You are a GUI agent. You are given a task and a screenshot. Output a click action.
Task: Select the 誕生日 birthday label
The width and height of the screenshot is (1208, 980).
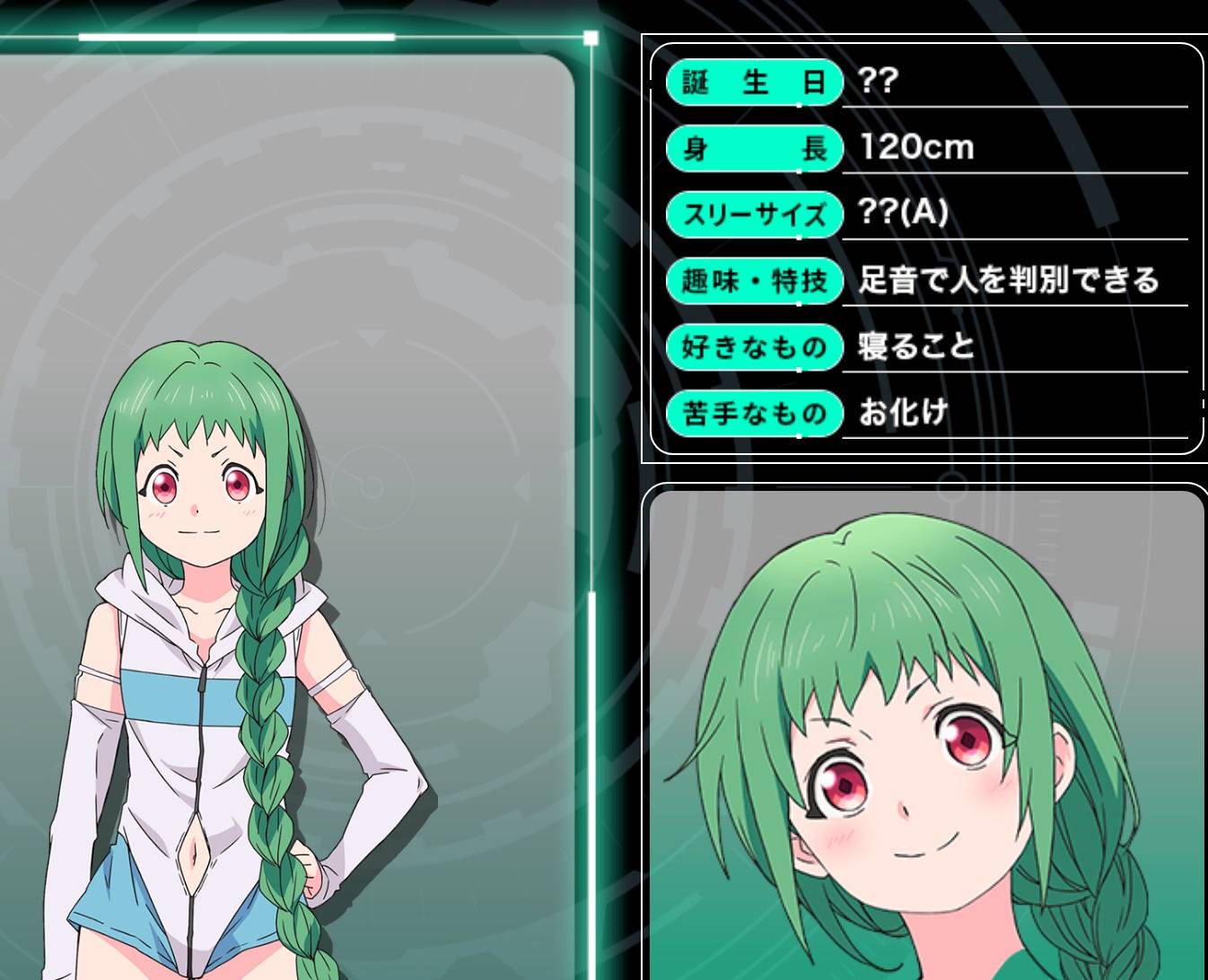[754, 83]
